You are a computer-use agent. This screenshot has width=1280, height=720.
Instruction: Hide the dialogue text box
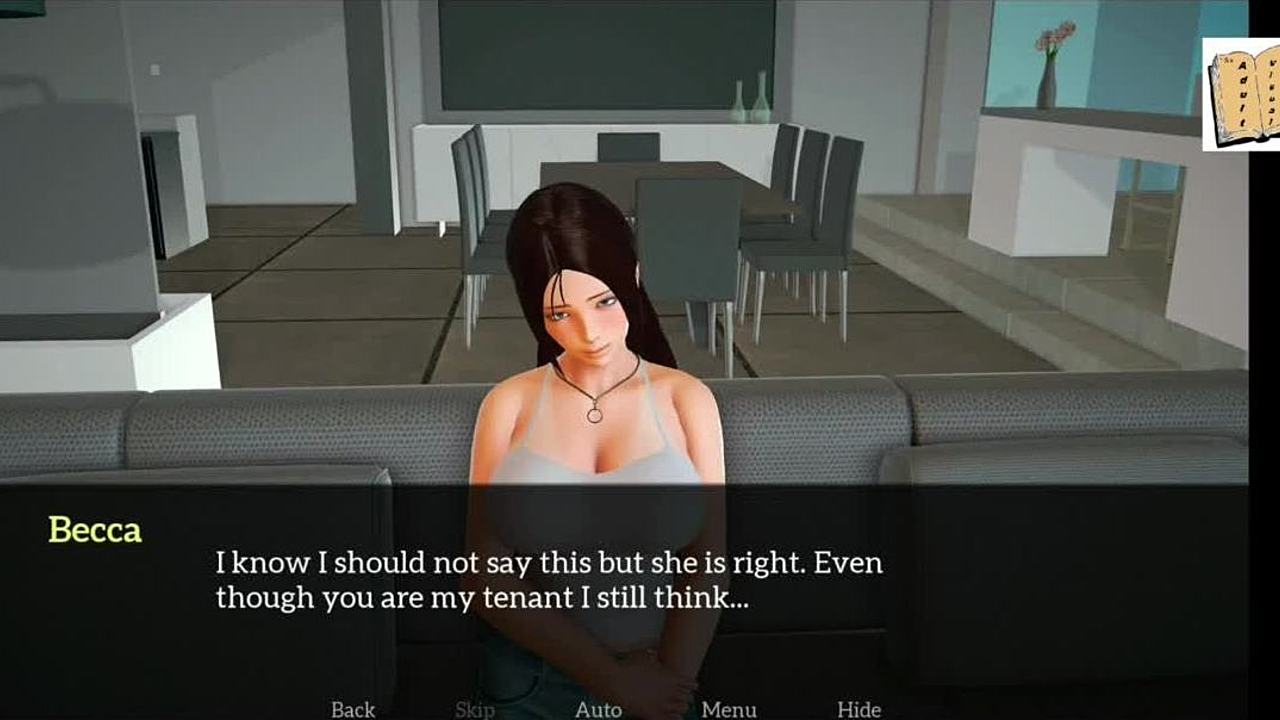[859, 709]
